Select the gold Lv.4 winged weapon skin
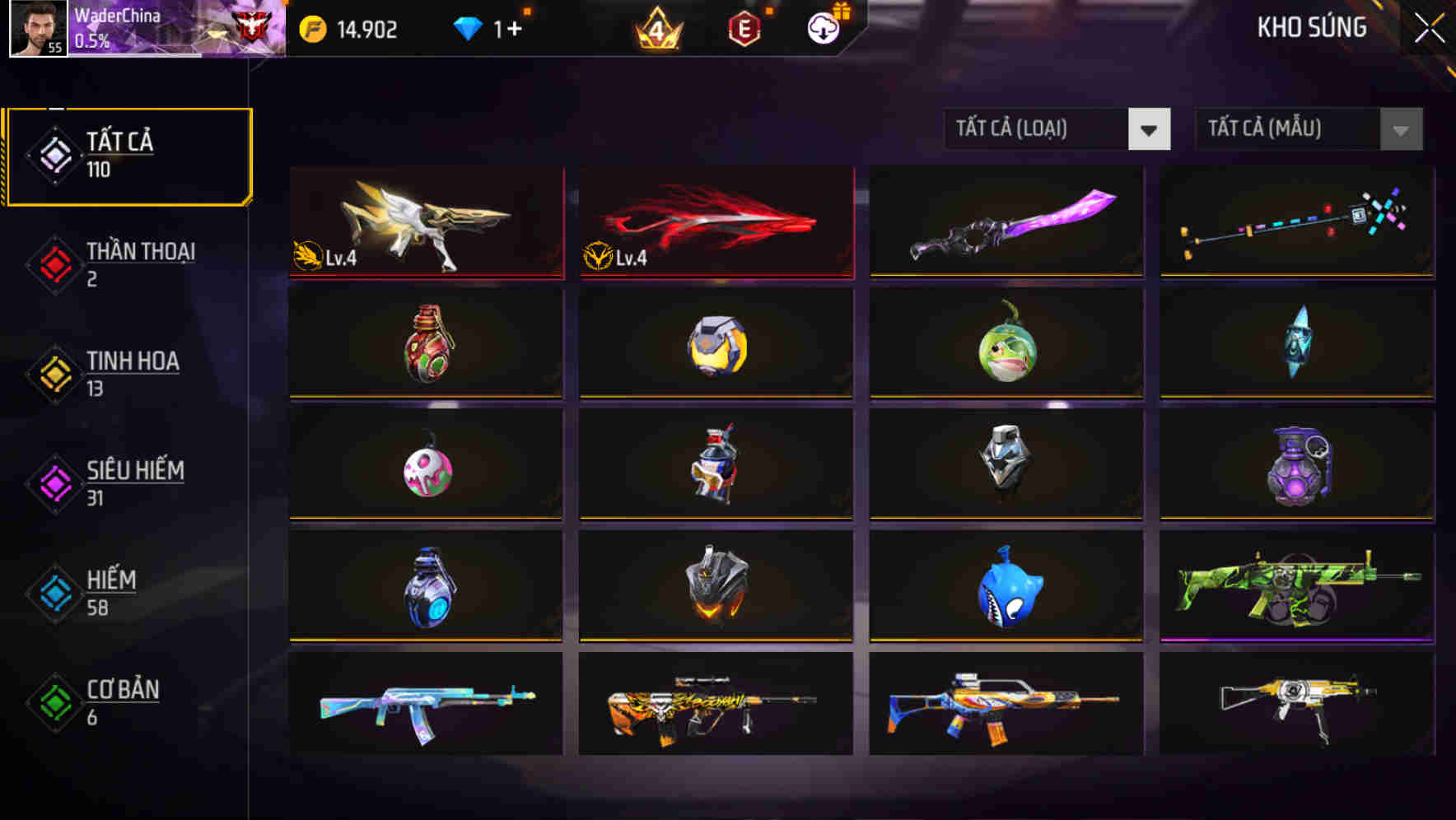Screen dimensions: 1456x820 [425, 222]
